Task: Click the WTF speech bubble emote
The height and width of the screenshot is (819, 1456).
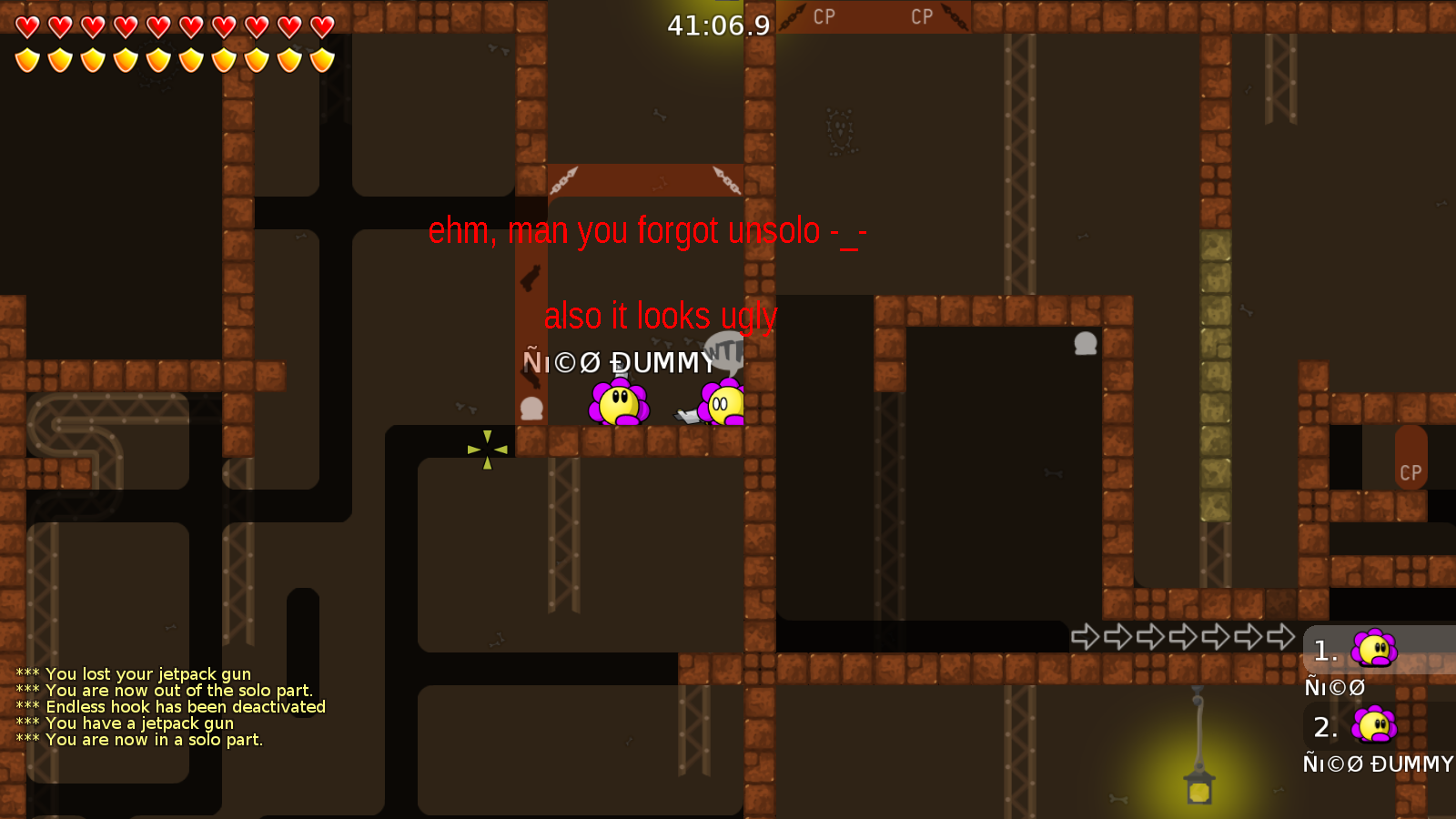Action: point(723,350)
